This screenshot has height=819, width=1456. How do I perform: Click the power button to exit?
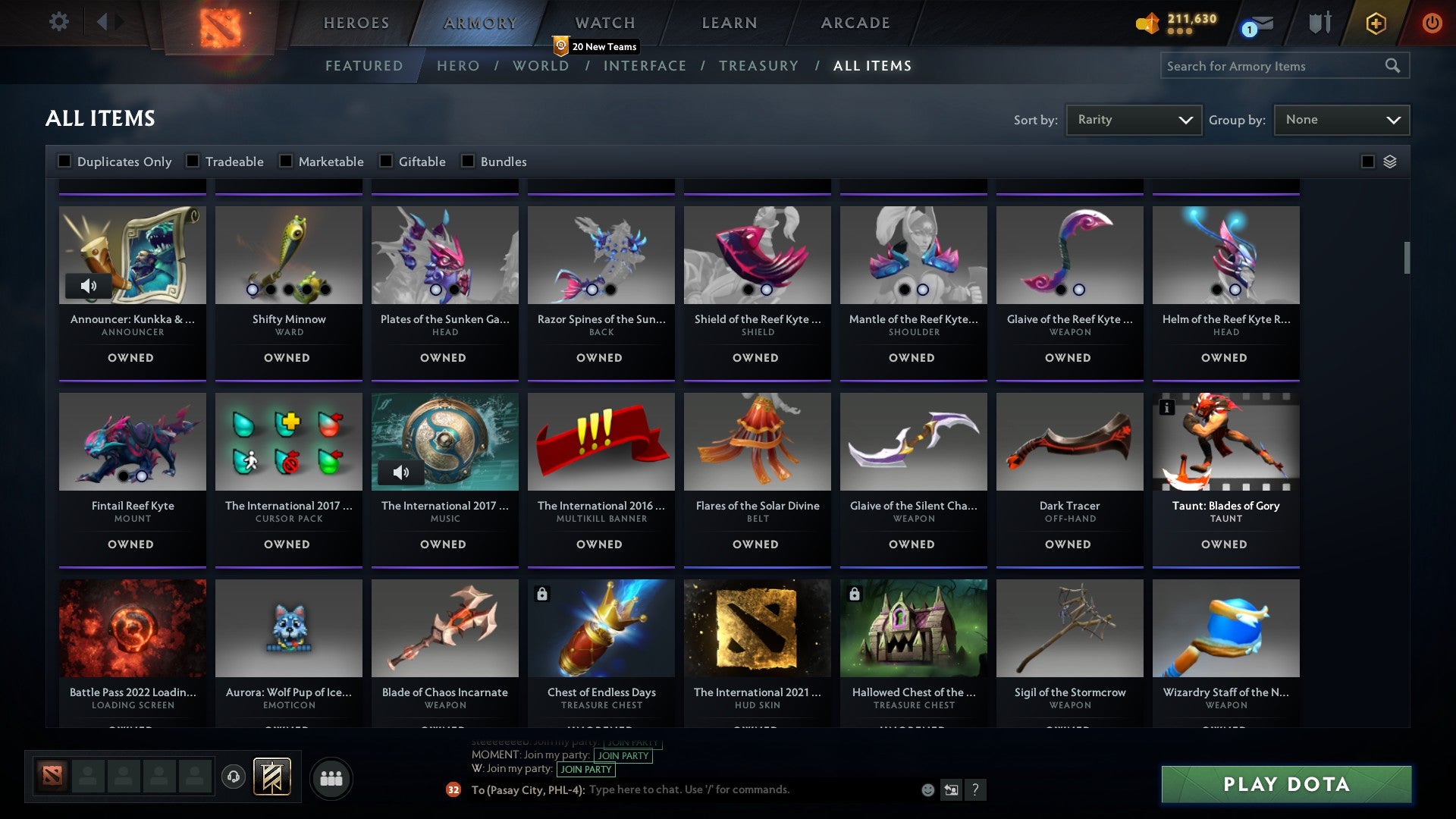1432,23
